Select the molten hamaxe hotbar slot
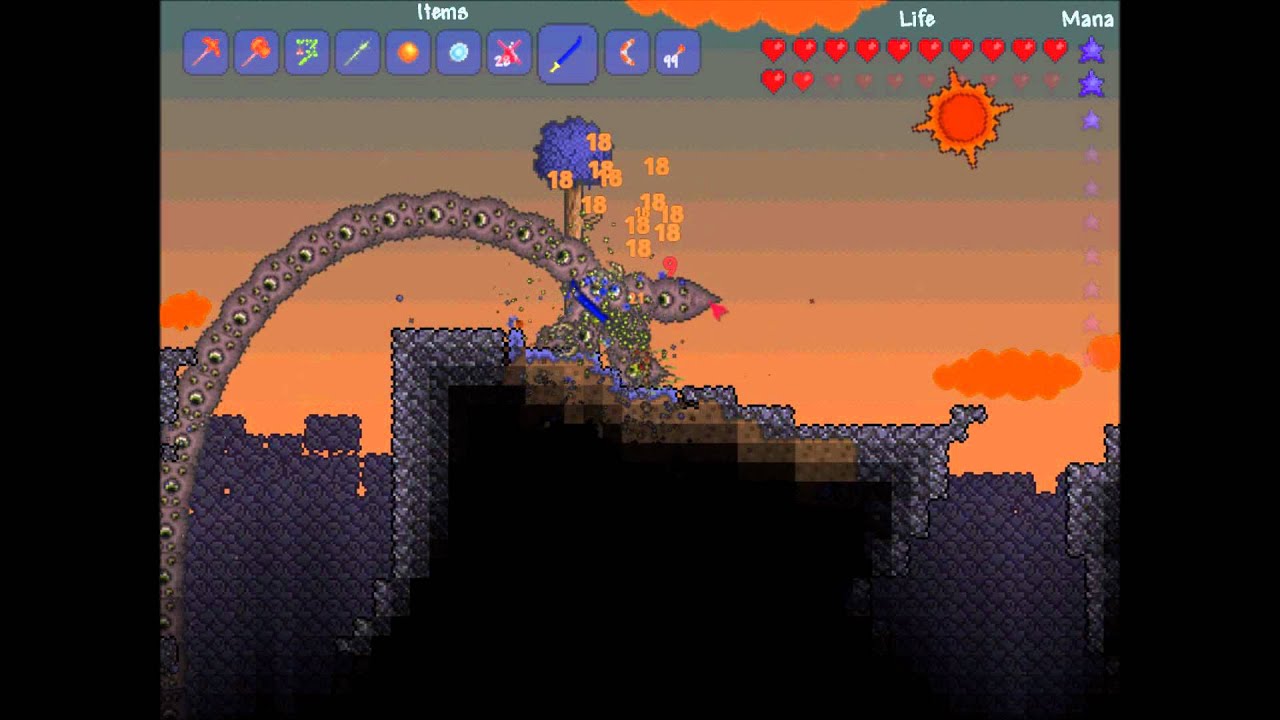The image size is (1280, 720). tap(256, 52)
